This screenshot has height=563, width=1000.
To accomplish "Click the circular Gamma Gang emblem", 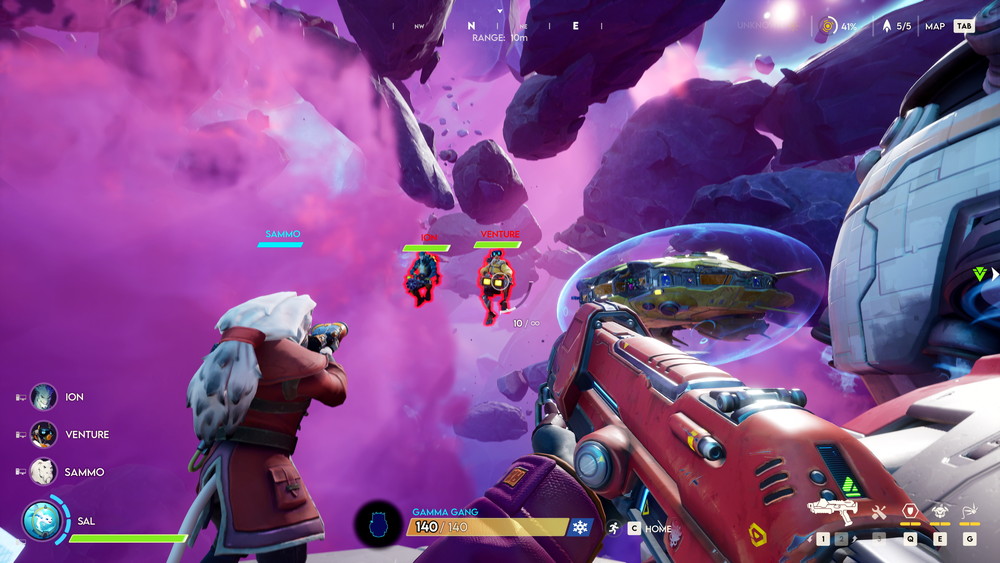I will pos(380,525).
